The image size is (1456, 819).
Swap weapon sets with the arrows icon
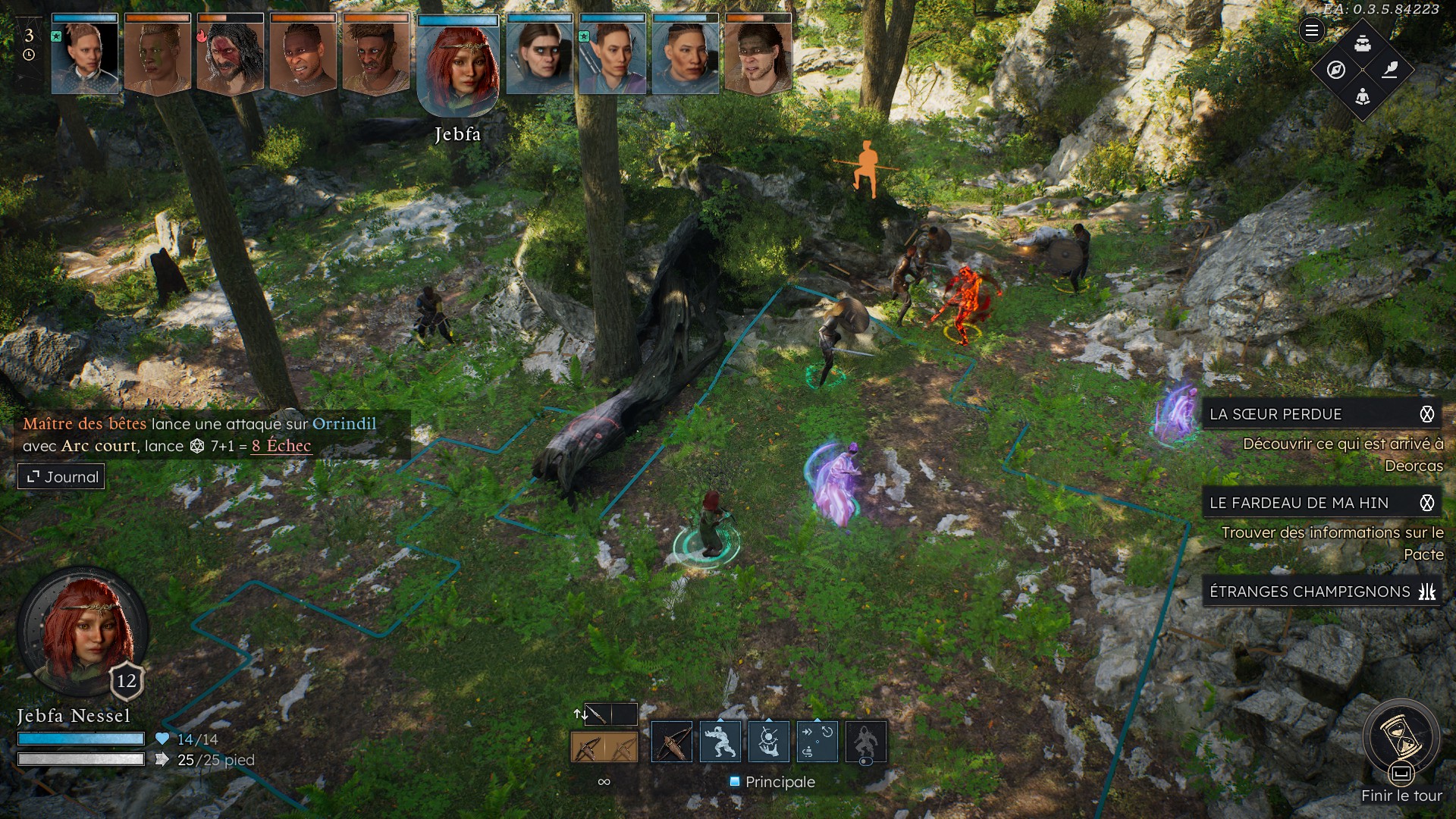click(x=580, y=714)
